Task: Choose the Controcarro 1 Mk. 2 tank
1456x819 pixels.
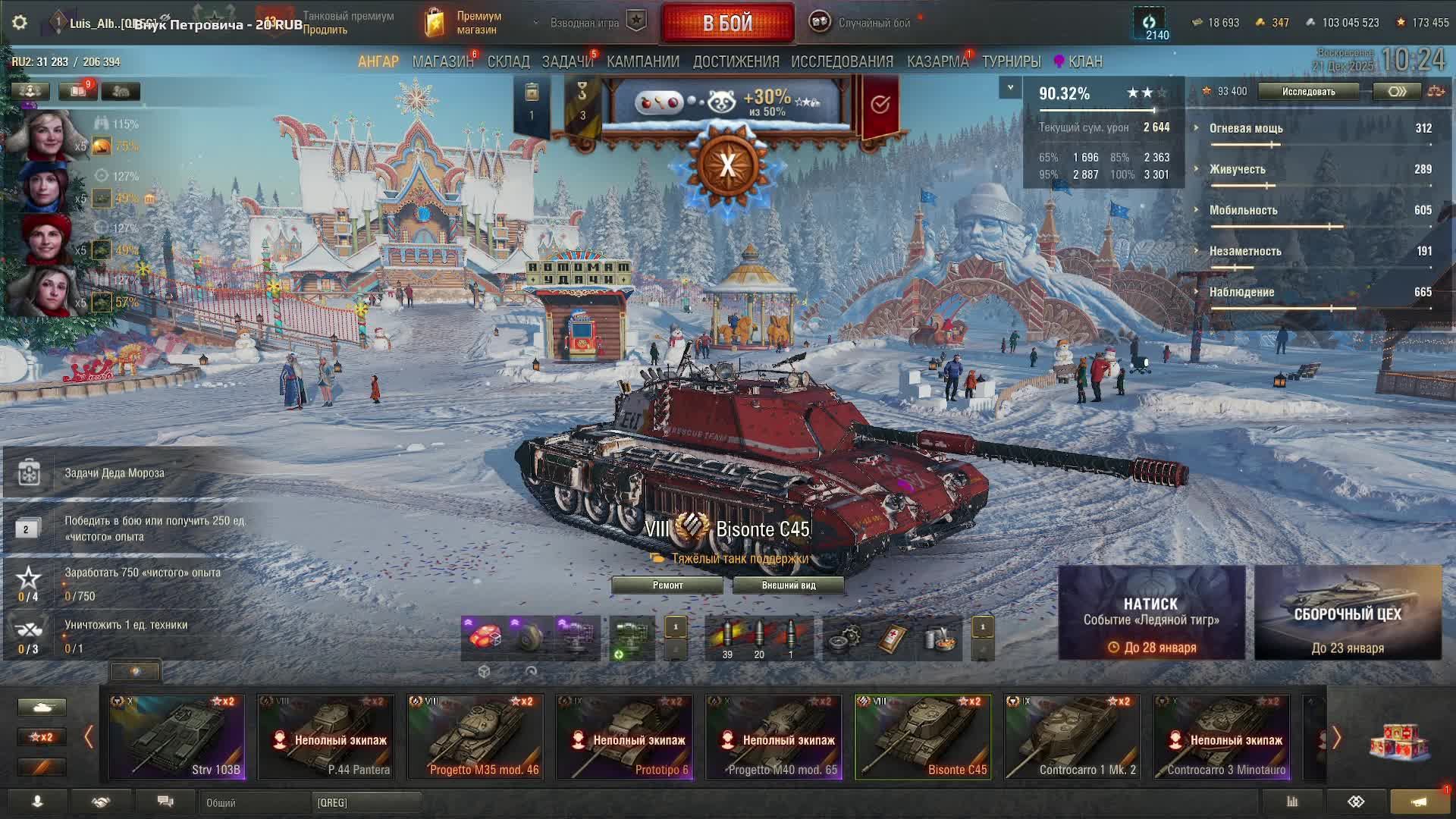Action: 1072,737
